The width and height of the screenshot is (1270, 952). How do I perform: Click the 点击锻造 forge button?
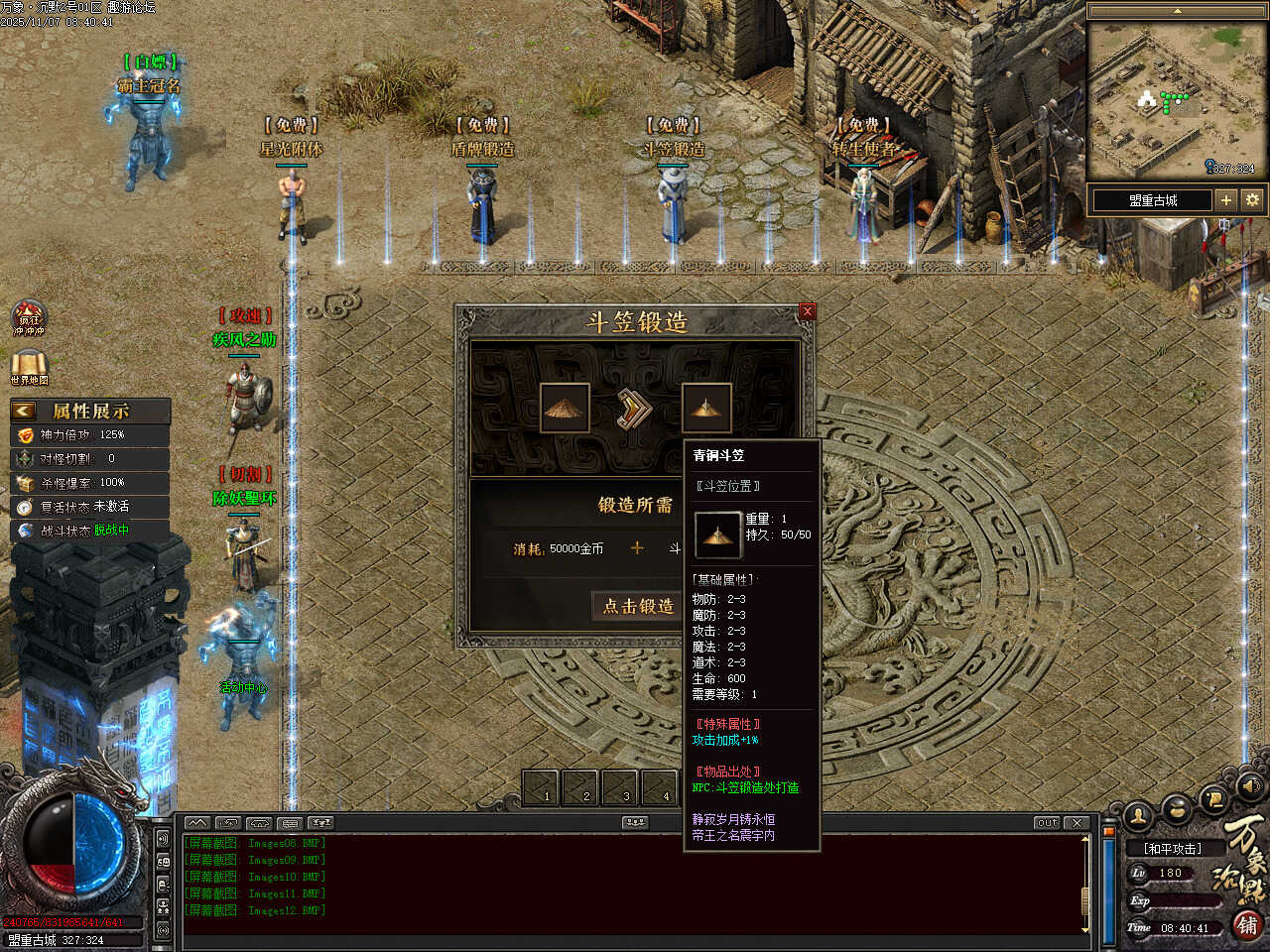tap(638, 606)
